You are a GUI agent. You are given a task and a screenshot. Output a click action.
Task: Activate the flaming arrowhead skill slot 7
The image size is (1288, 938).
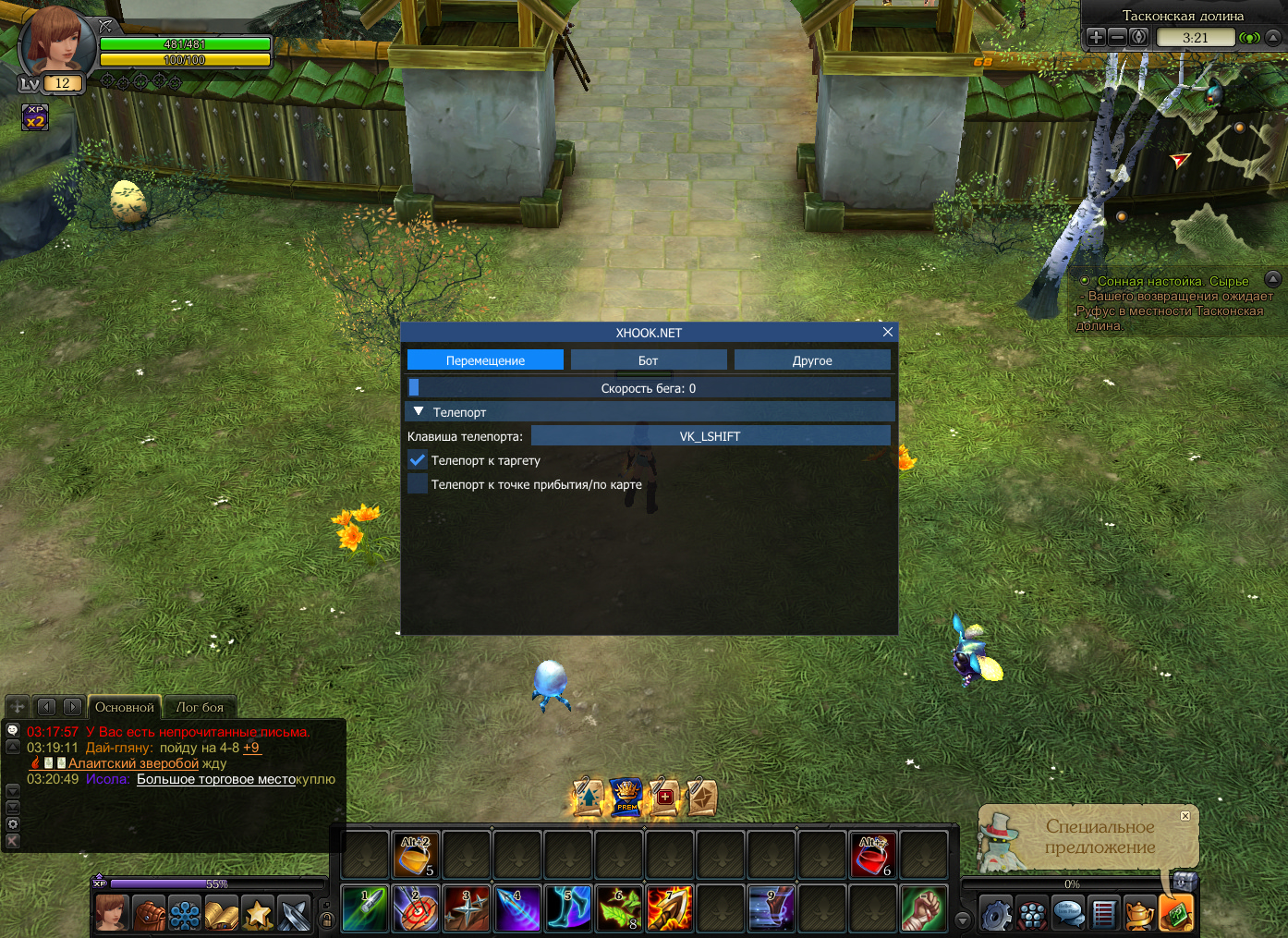[669, 908]
